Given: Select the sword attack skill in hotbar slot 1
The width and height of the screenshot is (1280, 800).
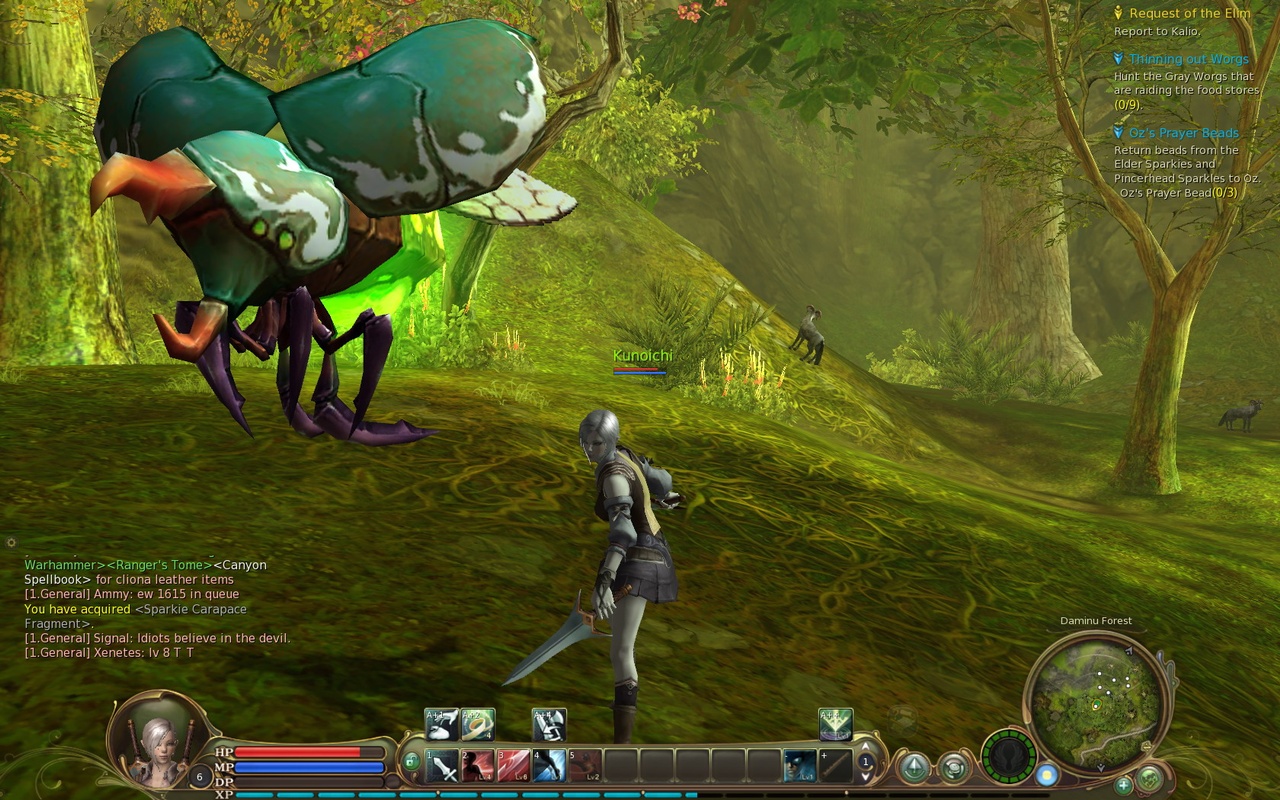Looking at the screenshot, I should [441, 765].
